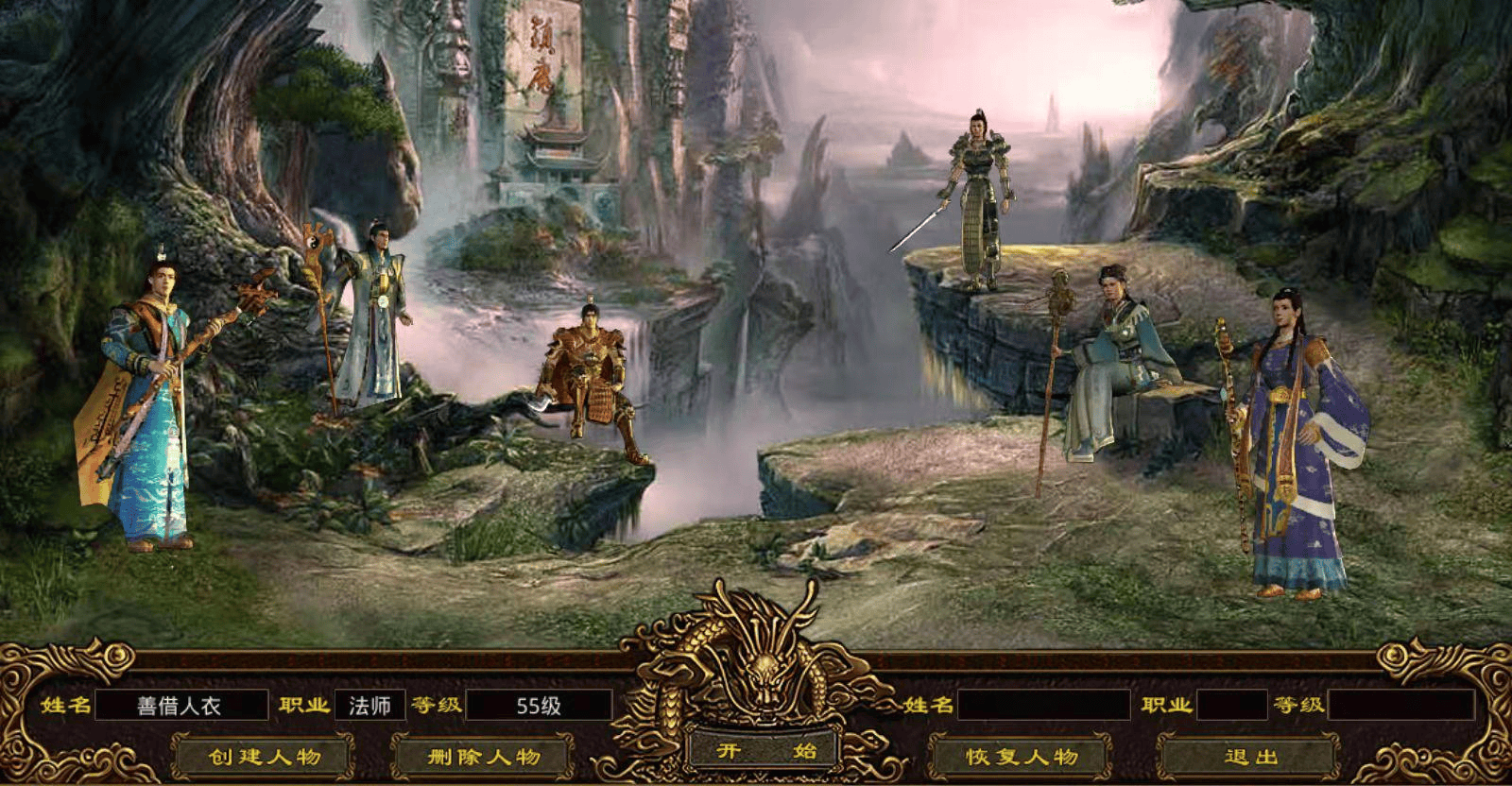Click the 职业 field displaying 法师

(x=369, y=704)
